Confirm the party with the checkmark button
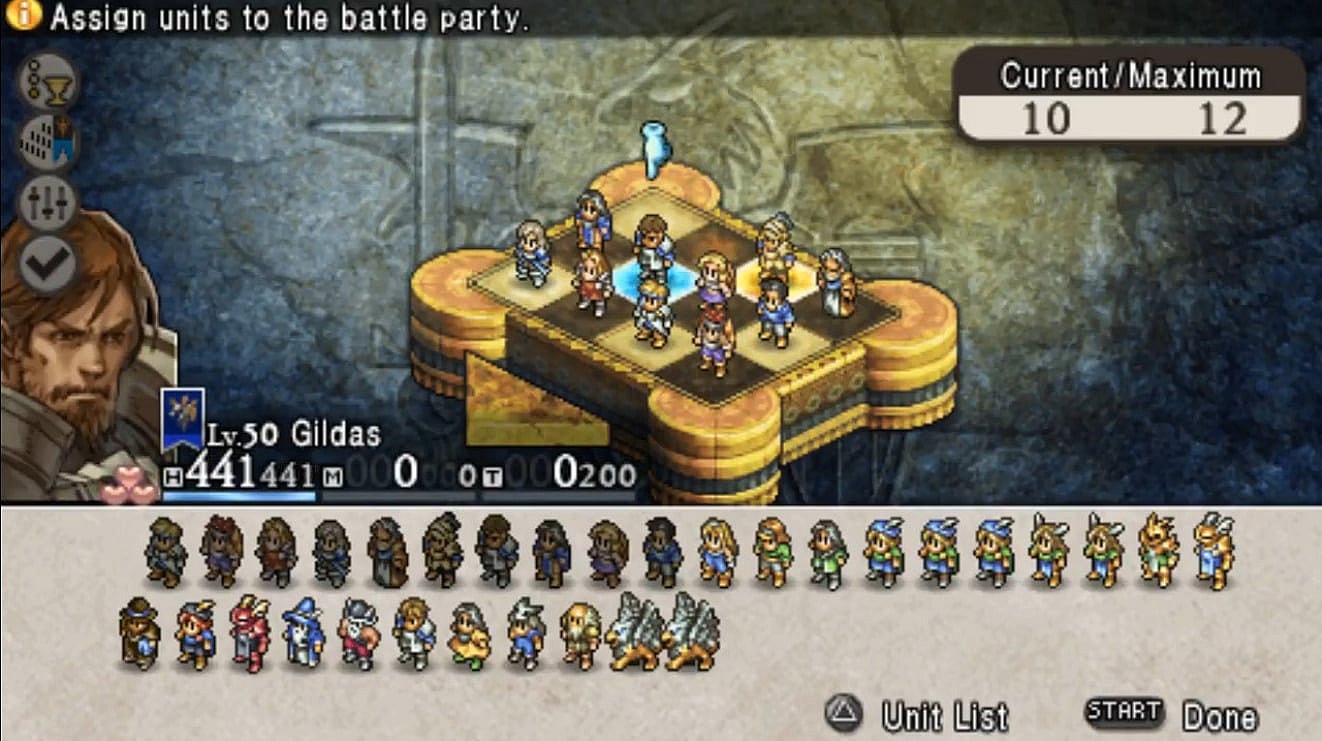 [47, 262]
